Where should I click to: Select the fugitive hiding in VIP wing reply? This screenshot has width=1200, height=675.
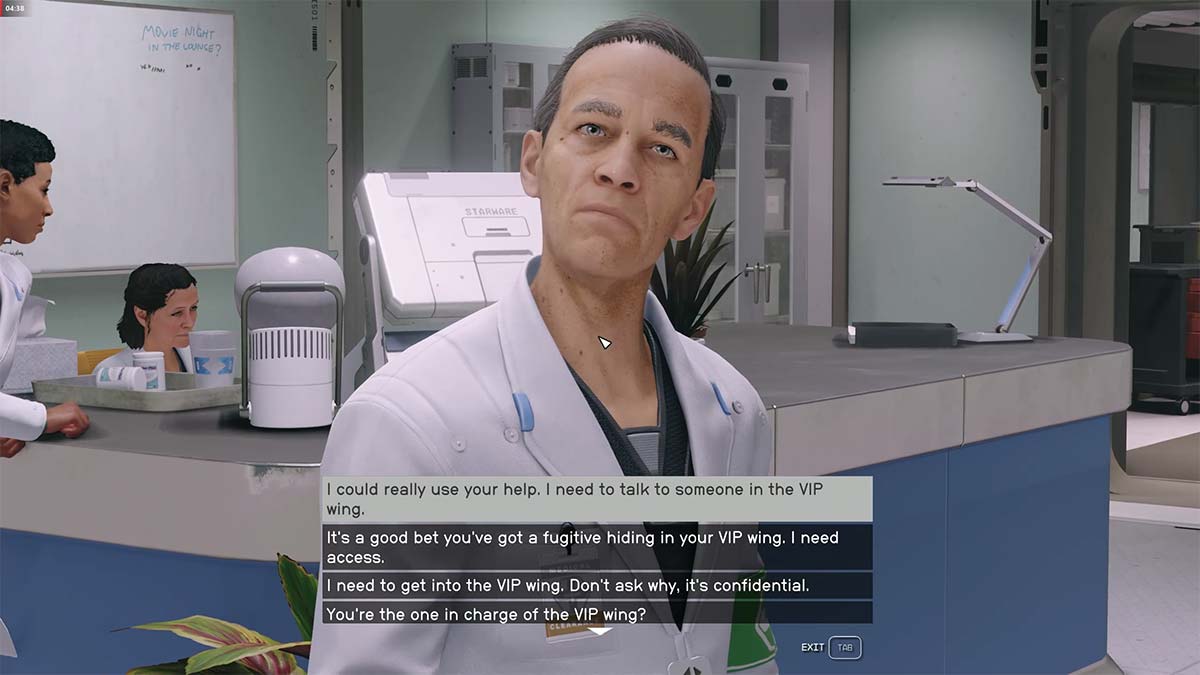pos(597,547)
